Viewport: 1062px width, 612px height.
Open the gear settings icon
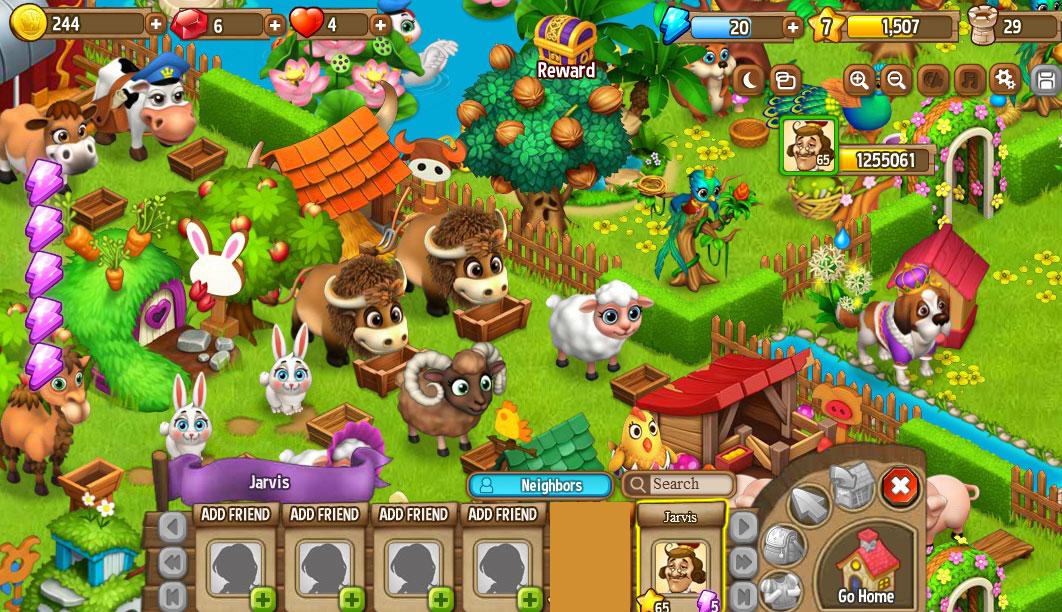point(1004,80)
